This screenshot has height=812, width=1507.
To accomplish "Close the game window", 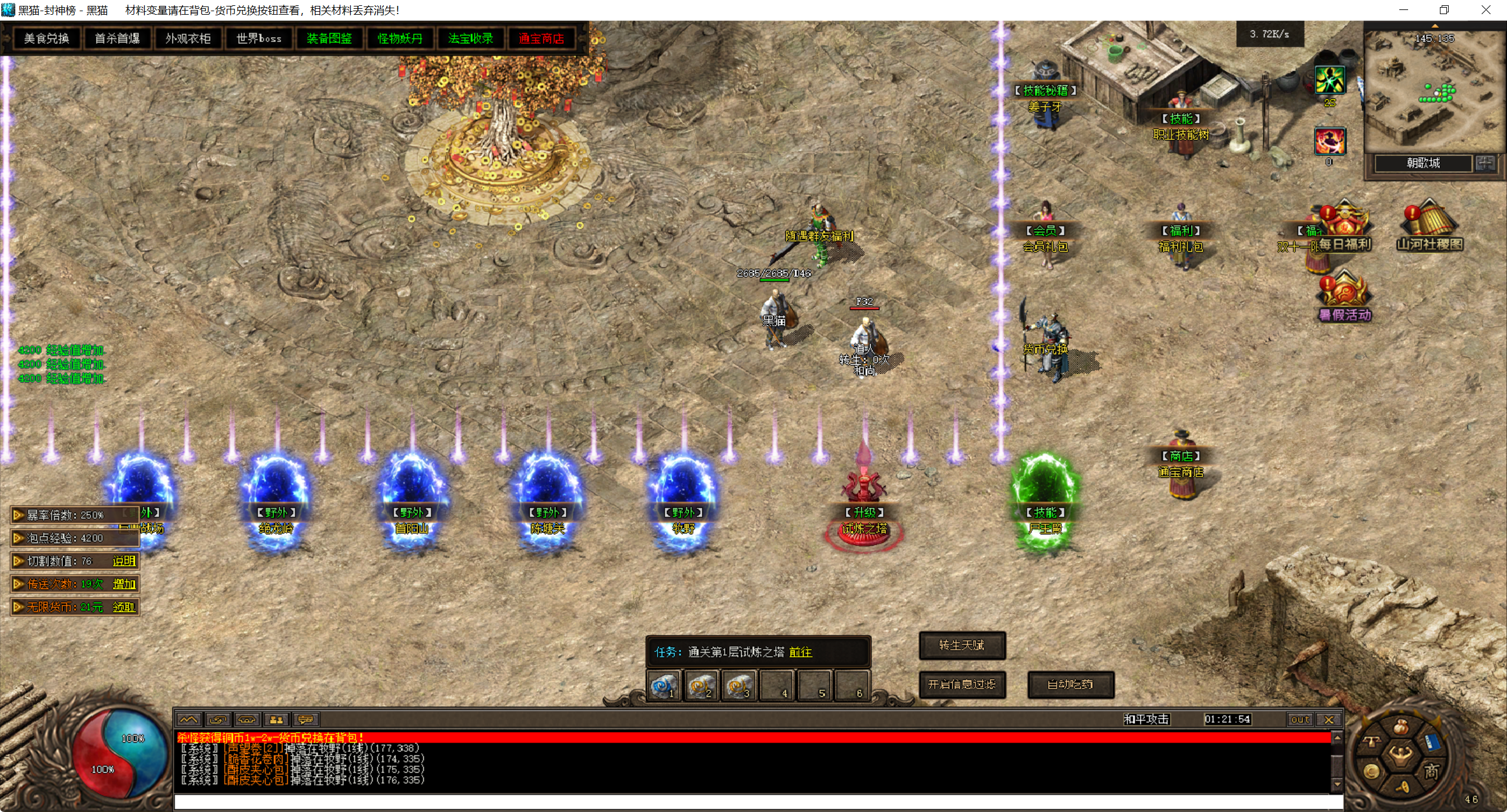I will [x=1486, y=10].
